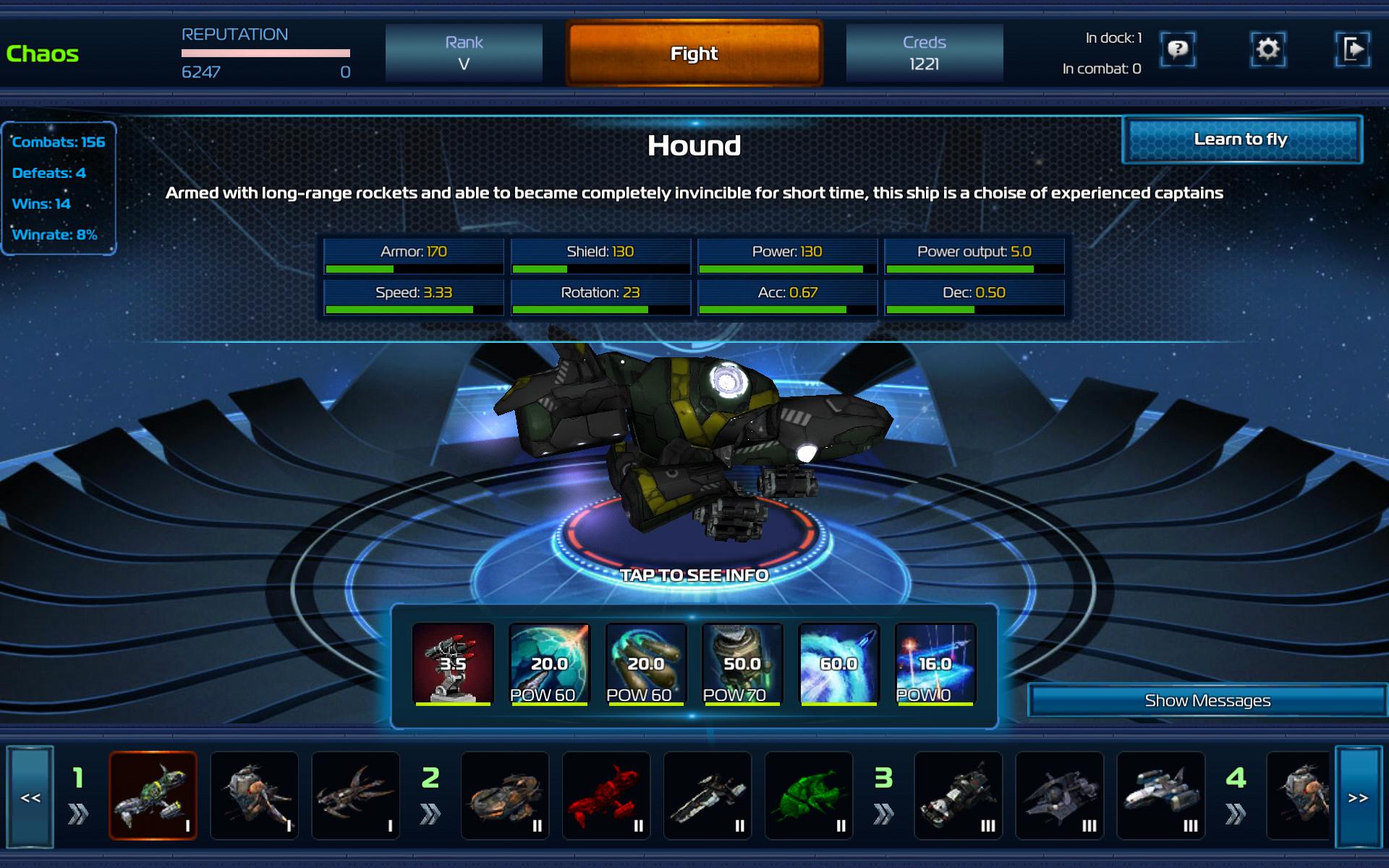The image size is (1389, 868).
Task: Click the exit door icon
Action: (1352, 49)
